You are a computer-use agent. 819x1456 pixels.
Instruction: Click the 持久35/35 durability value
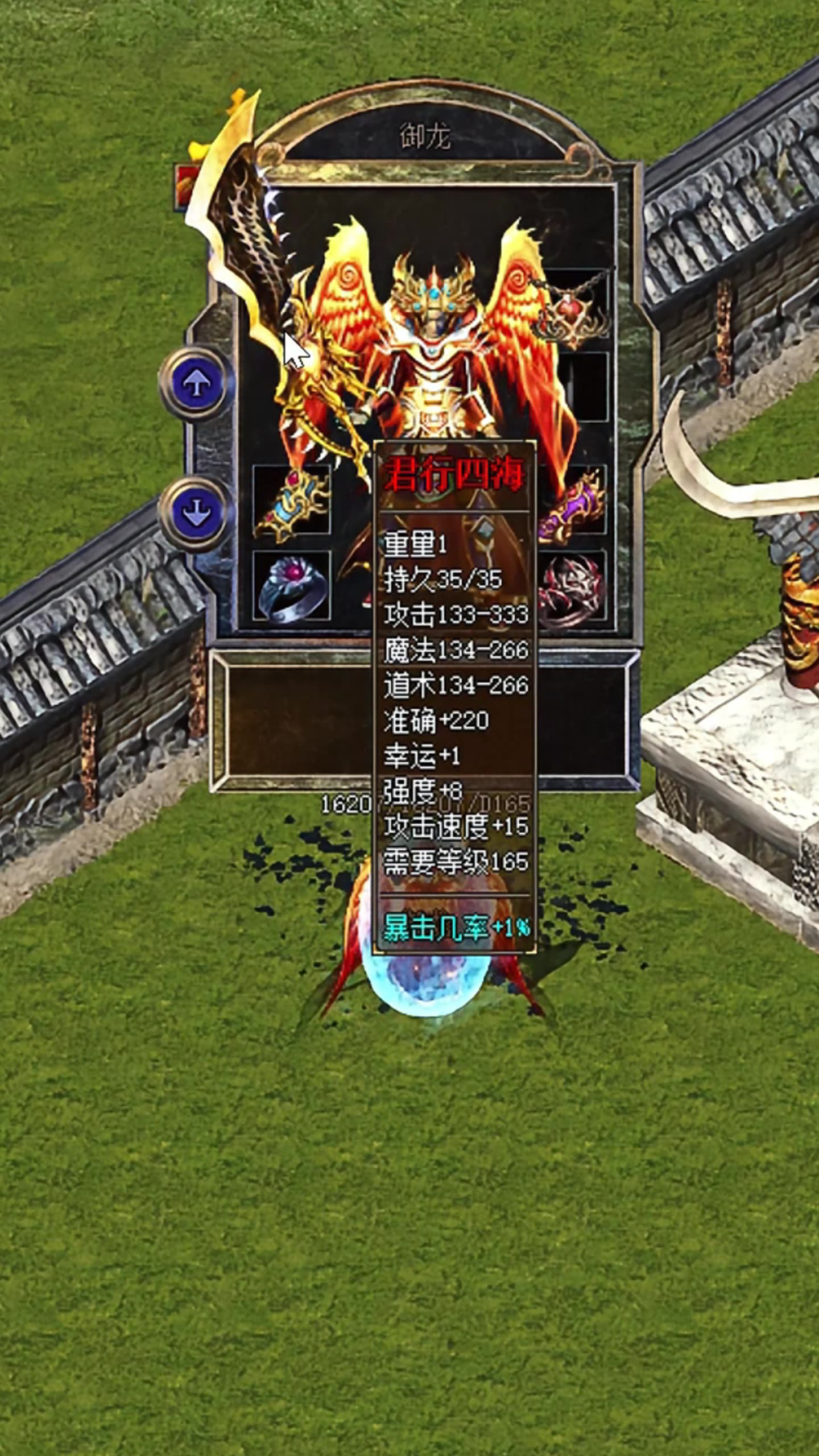[x=444, y=580]
